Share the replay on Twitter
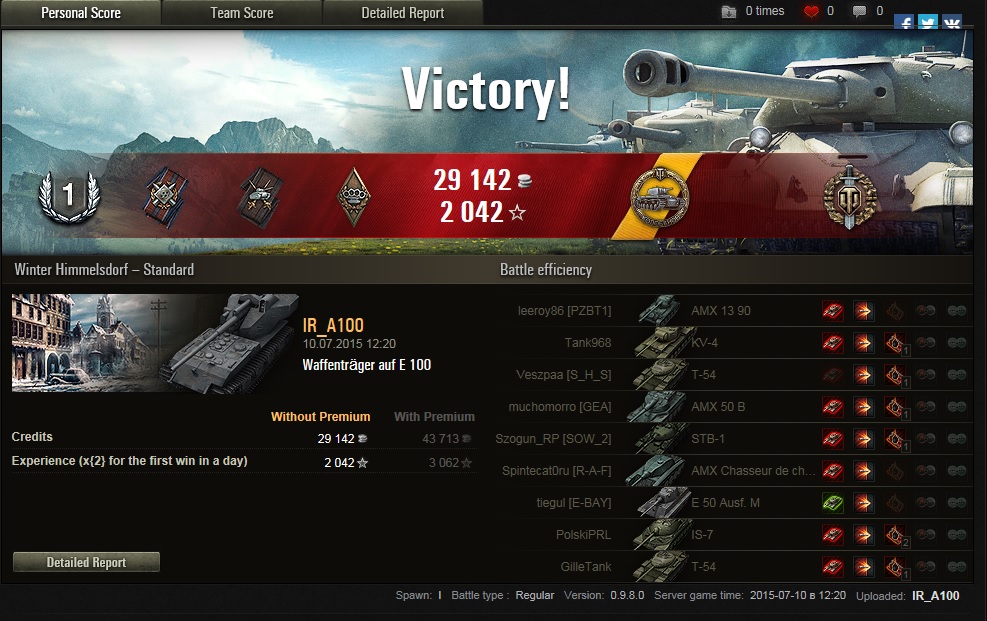 point(928,22)
